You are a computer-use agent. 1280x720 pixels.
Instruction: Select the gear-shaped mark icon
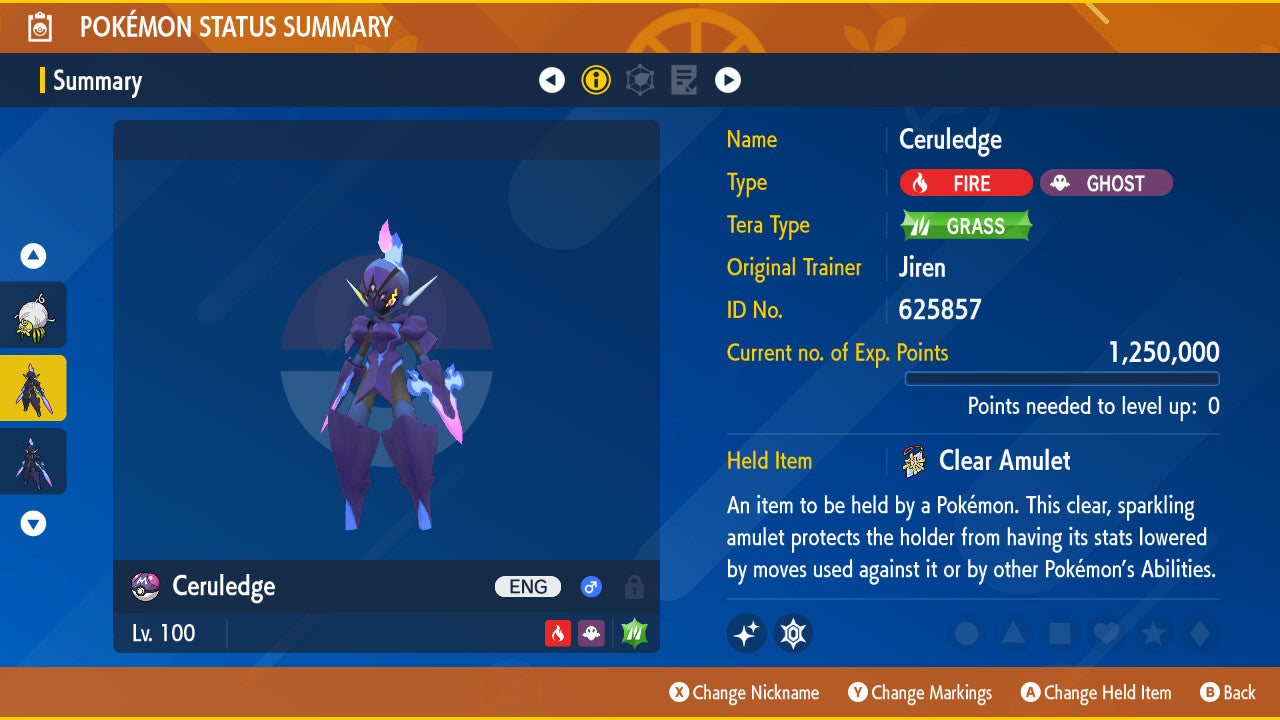coord(793,633)
